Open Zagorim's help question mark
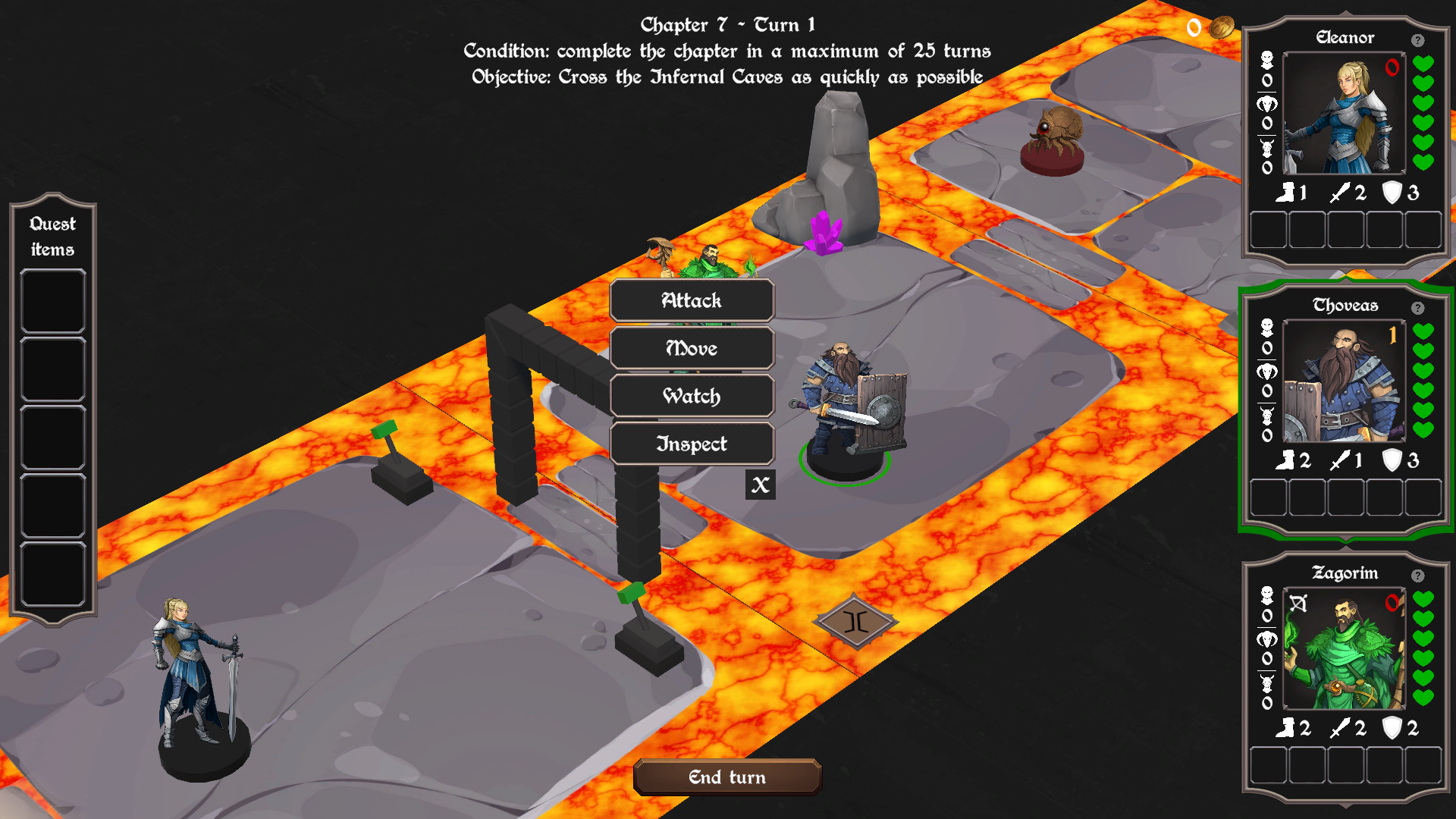This screenshot has height=819, width=1456. coord(1417,576)
